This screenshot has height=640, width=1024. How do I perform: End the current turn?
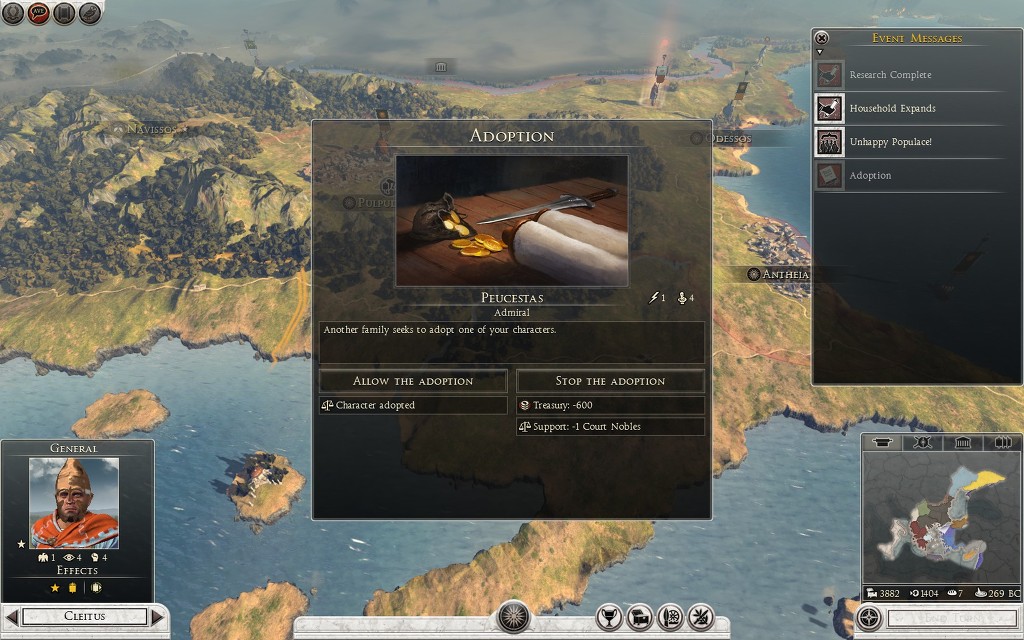(936, 618)
